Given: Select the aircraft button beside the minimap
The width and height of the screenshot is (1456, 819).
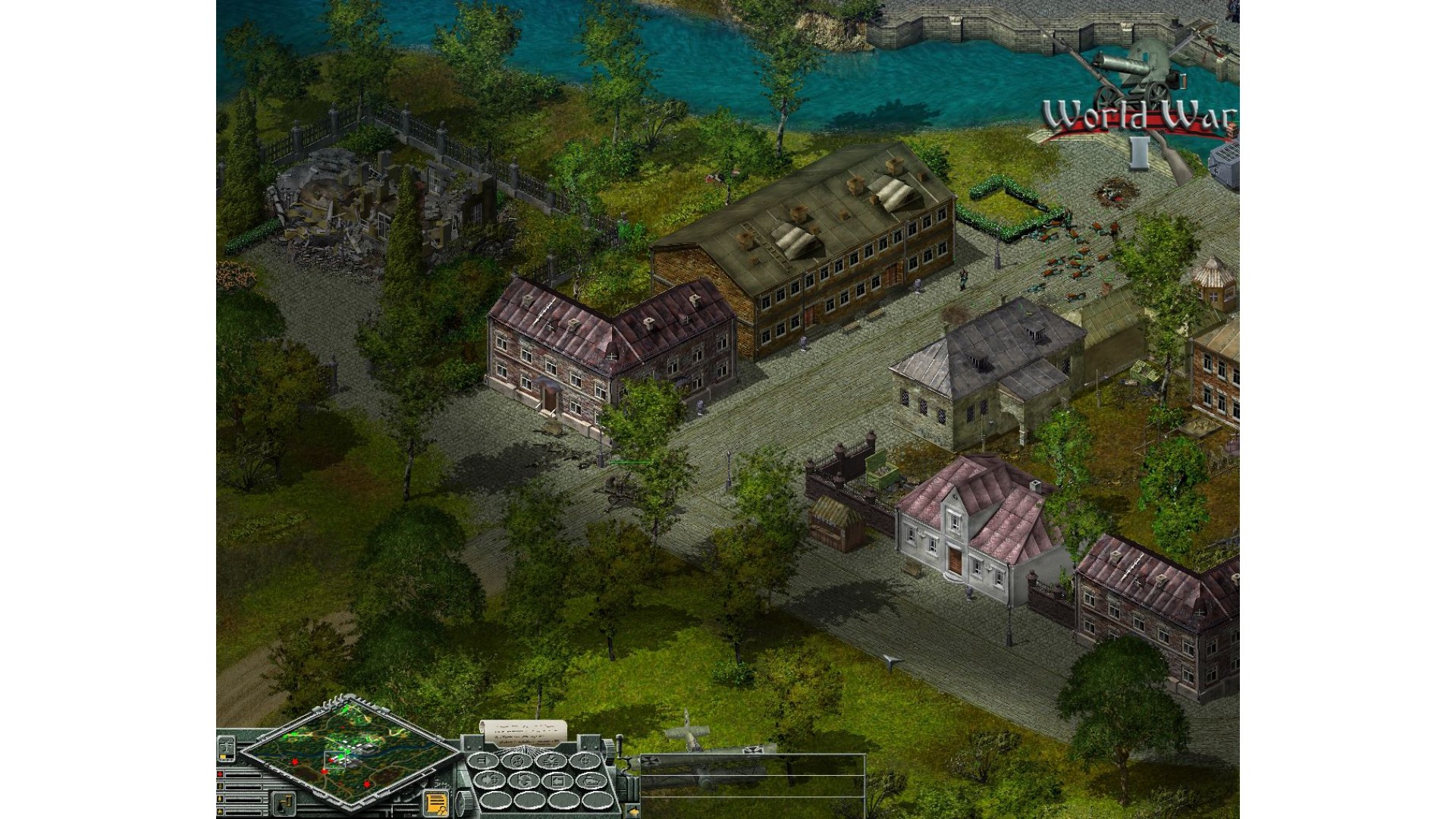Looking at the screenshot, I should click(227, 749).
